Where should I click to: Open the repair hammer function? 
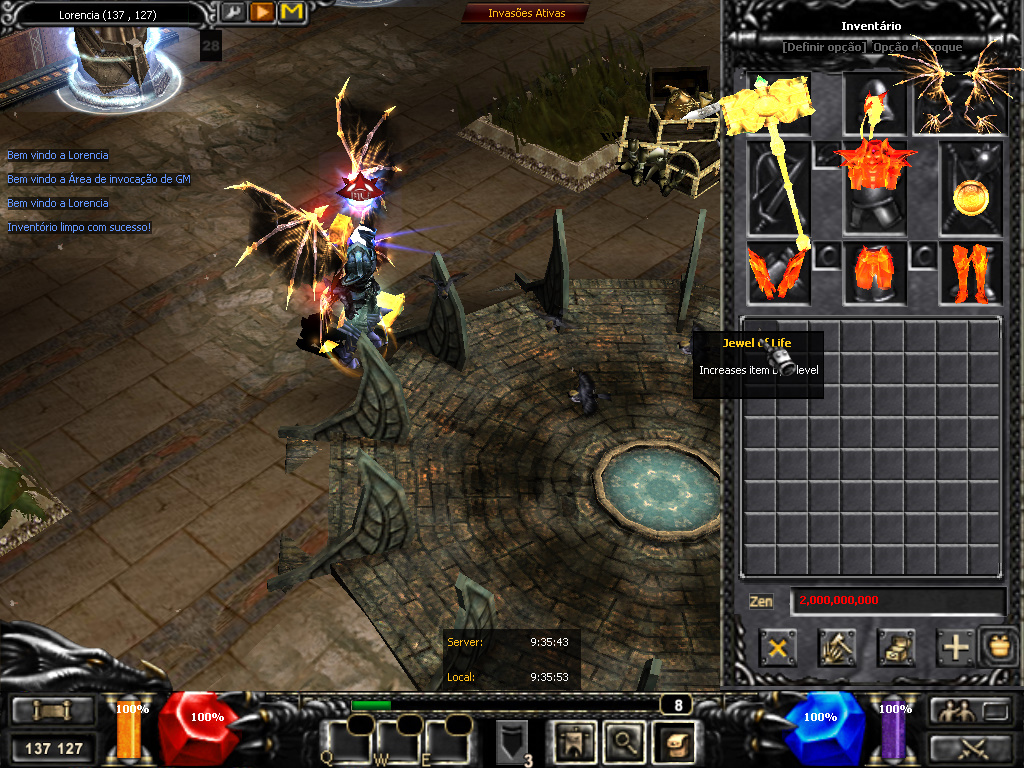(836, 648)
